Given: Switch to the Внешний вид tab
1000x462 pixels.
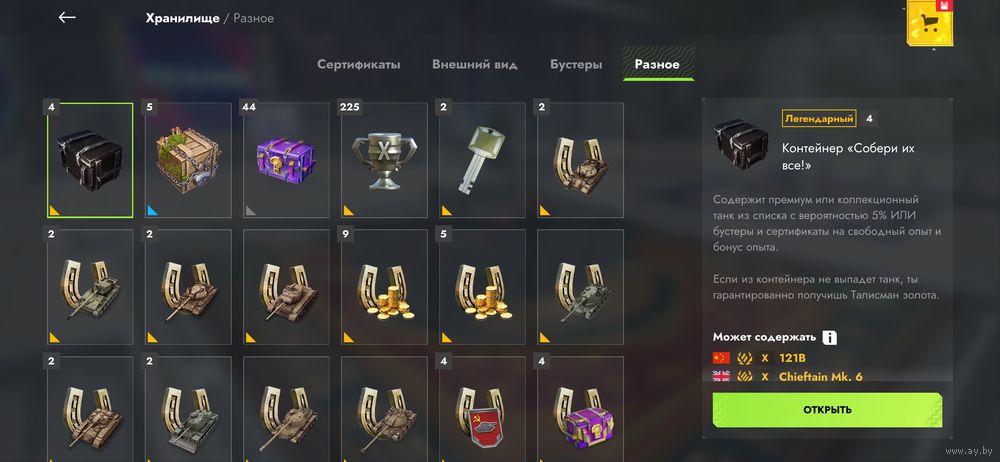Looking at the screenshot, I should (x=474, y=64).
